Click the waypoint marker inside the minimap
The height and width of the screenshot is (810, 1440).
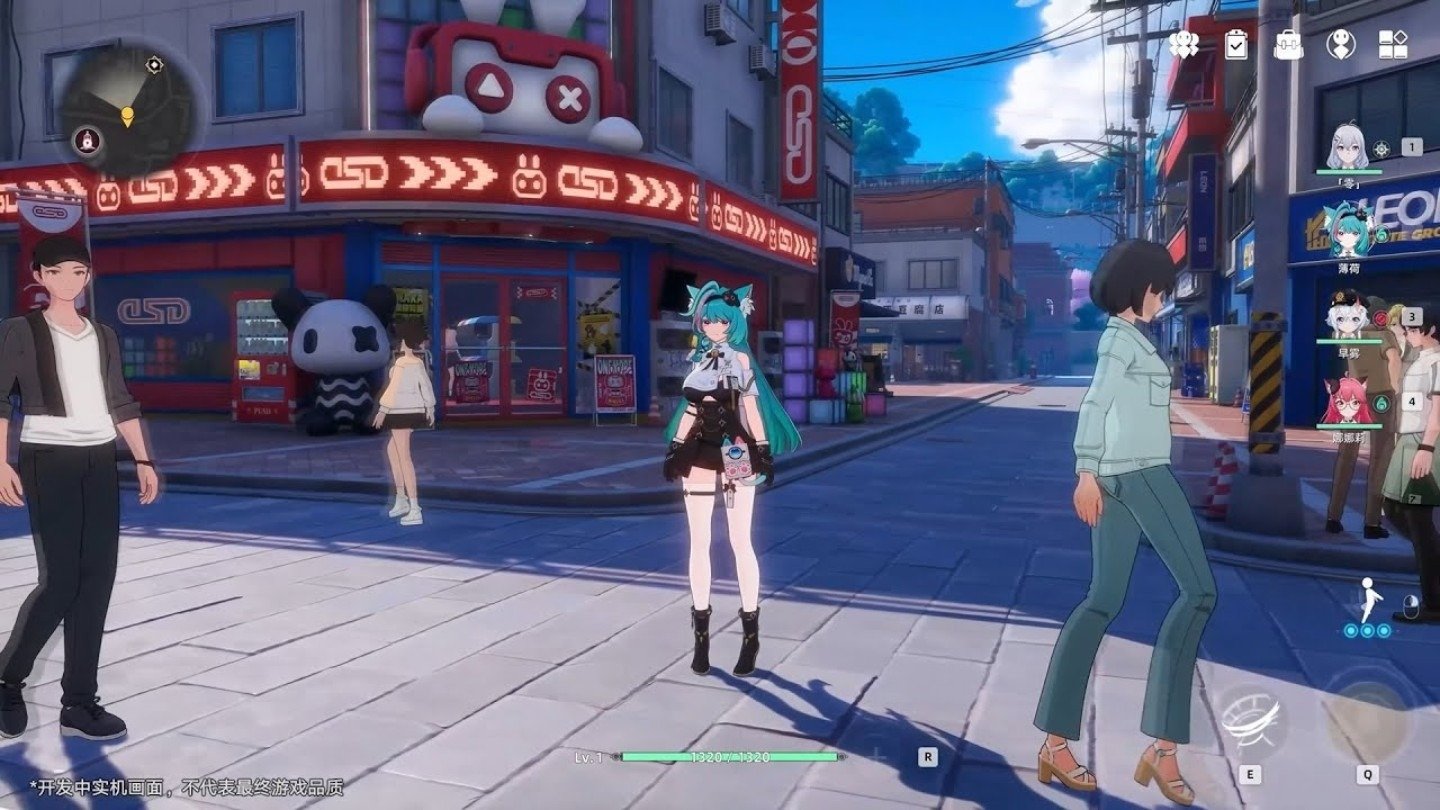tap(128, 116)
